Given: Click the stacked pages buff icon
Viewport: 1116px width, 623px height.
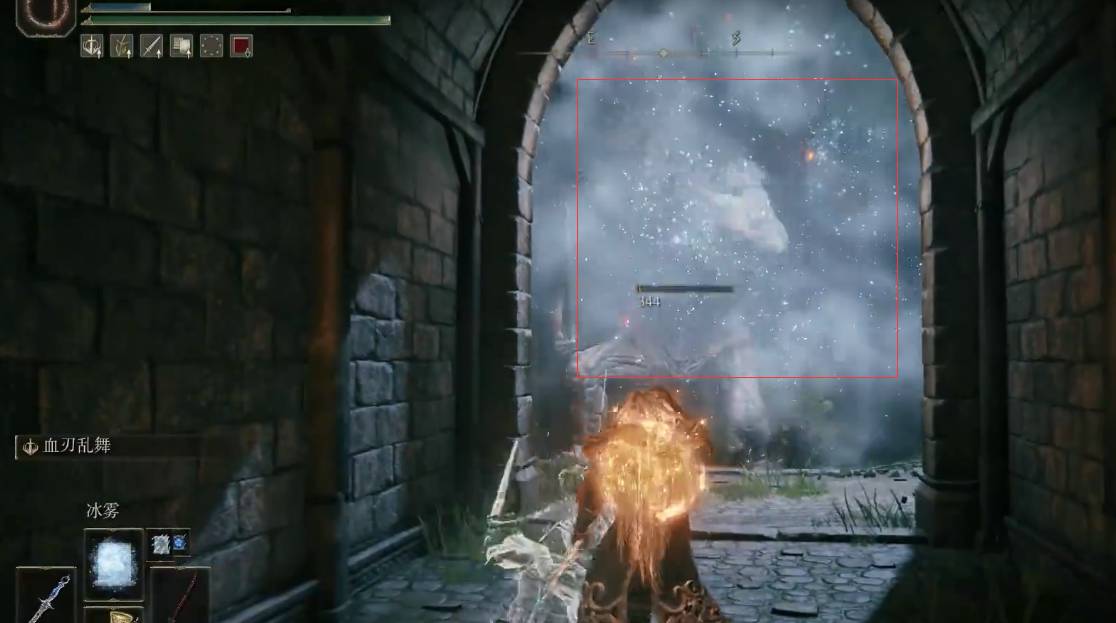Looking at the screenshot, I should pyautogui.click(x=181, y=45).
